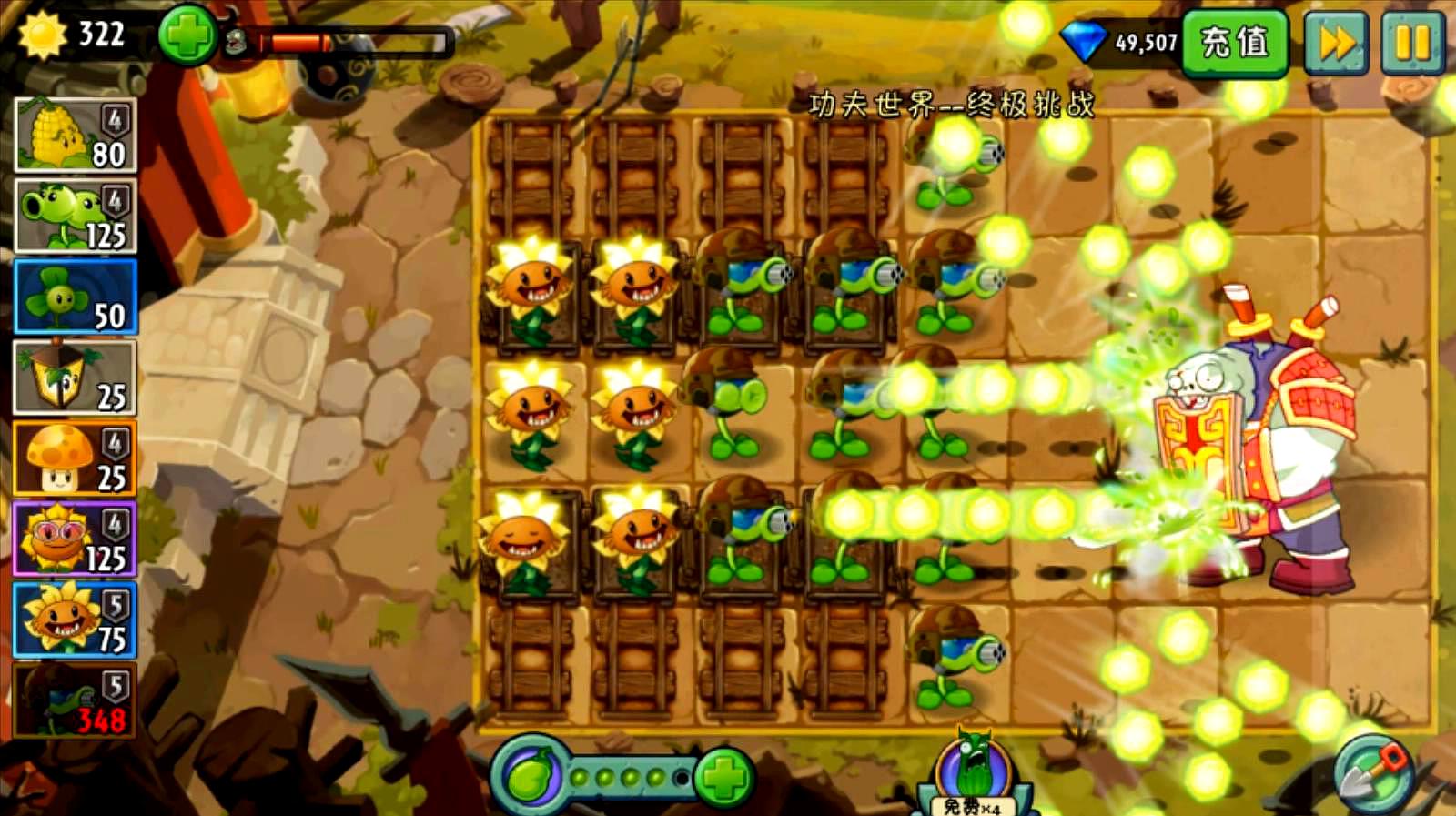Pause the game
This screenshot has height=816, width=1456.
point(1411,42)
